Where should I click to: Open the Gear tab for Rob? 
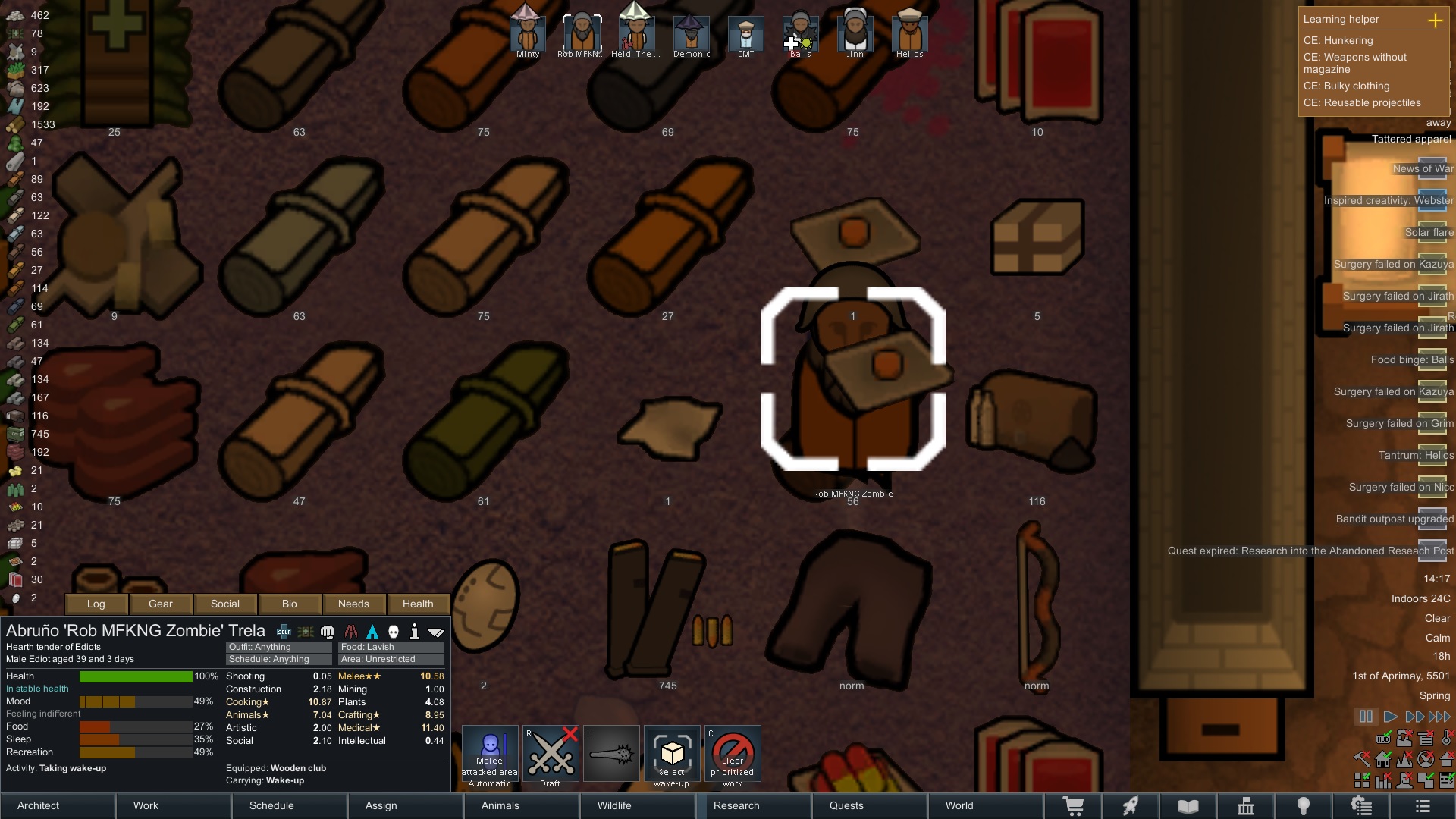click(161, 604)
